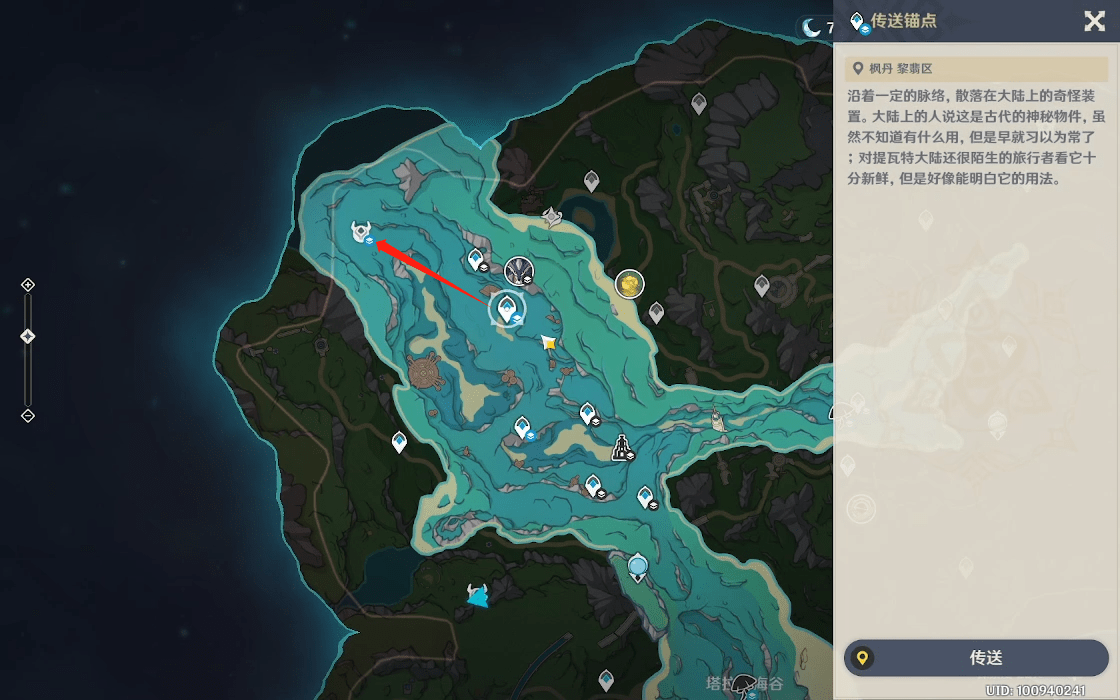Select the light-blue orb statue marker
The image size is (1120, 700).
638,568
